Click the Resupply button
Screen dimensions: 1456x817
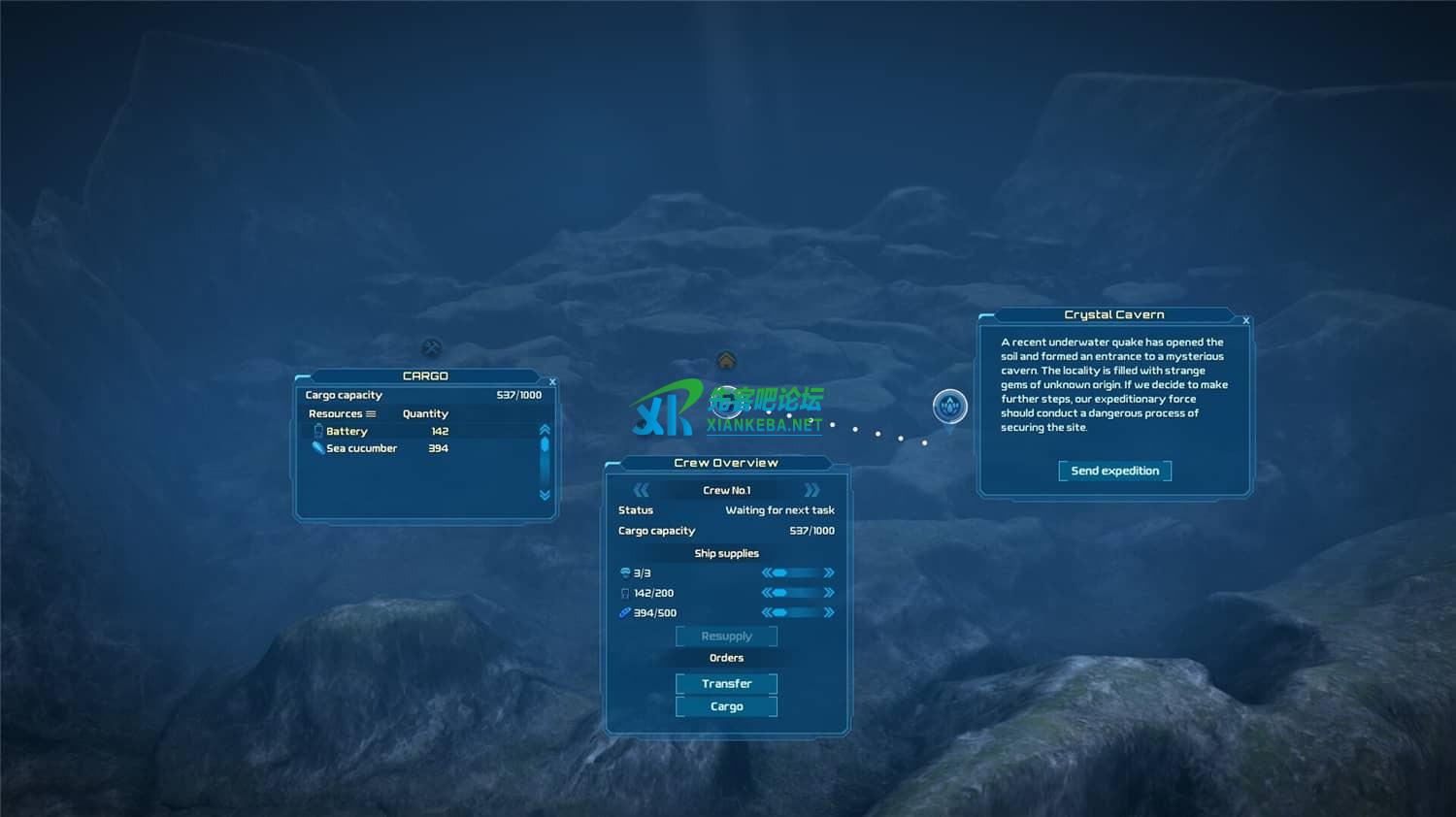coord(726,637)
